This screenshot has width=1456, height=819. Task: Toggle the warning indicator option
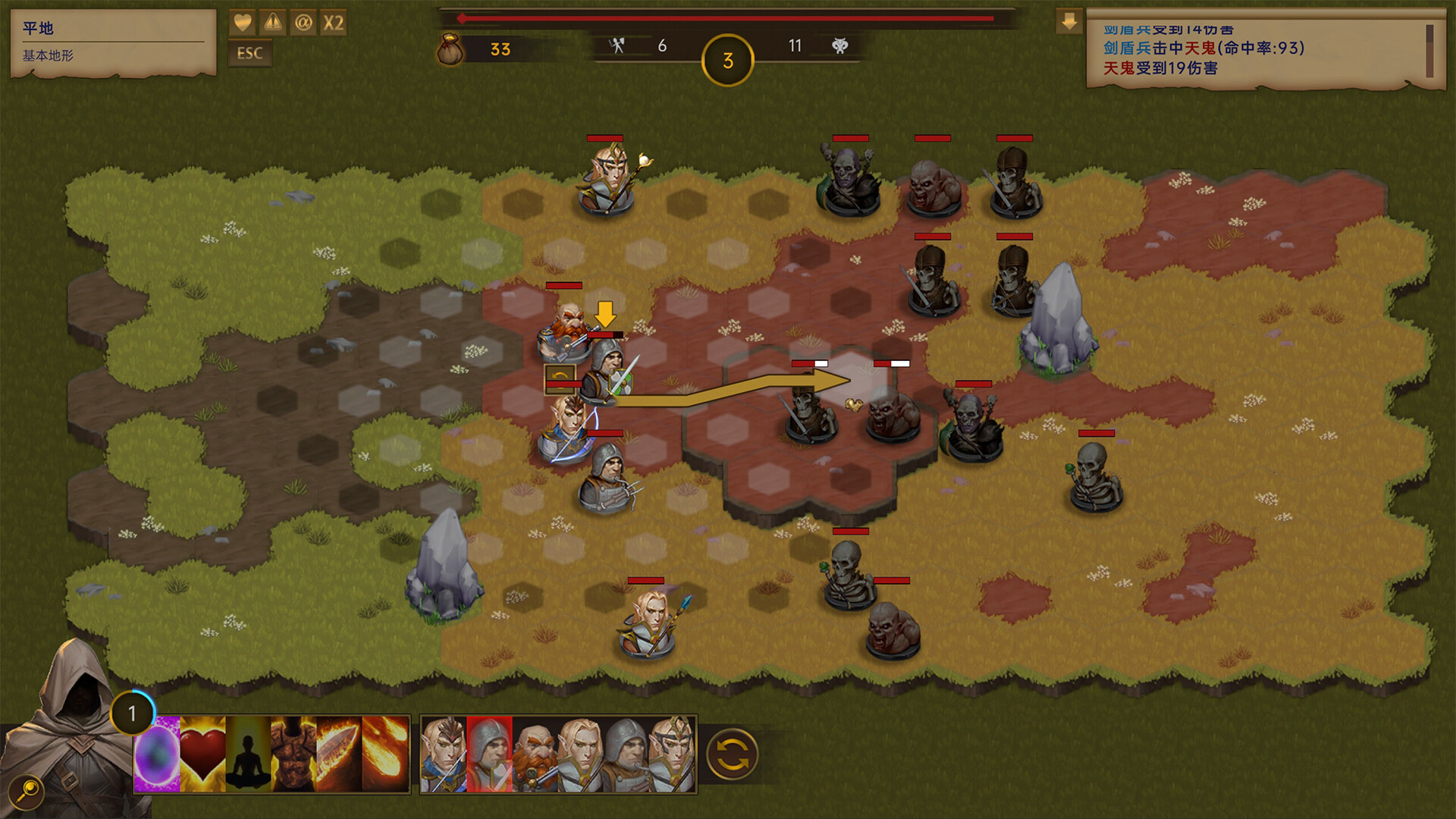271,23
